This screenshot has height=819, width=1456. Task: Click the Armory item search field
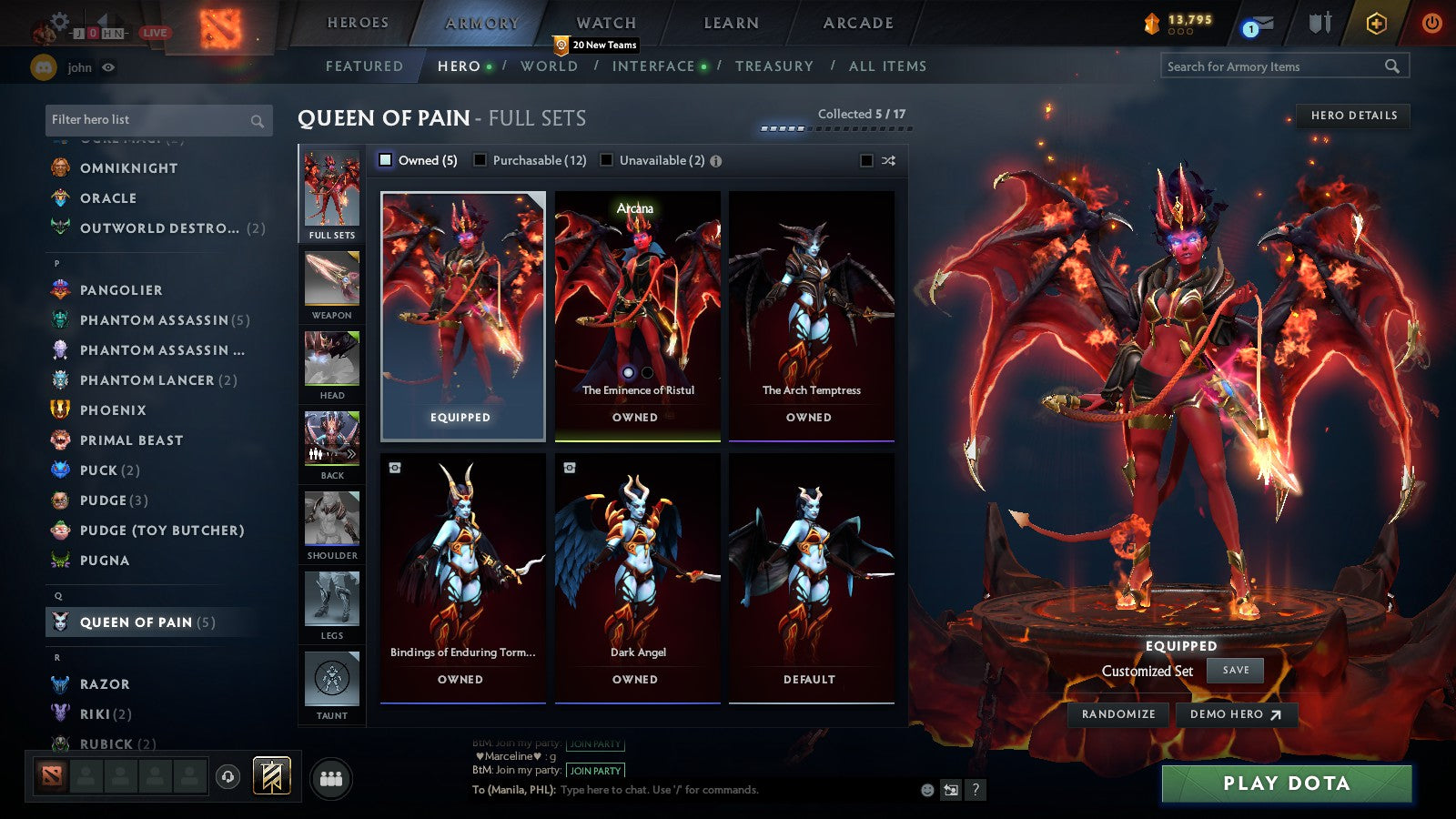1274,66
